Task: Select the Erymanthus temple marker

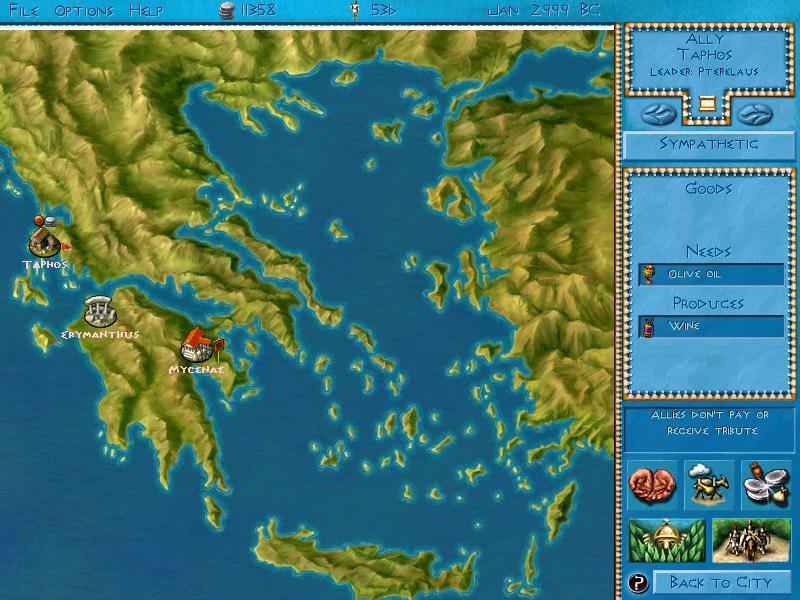Action: (x=98, y=311)
